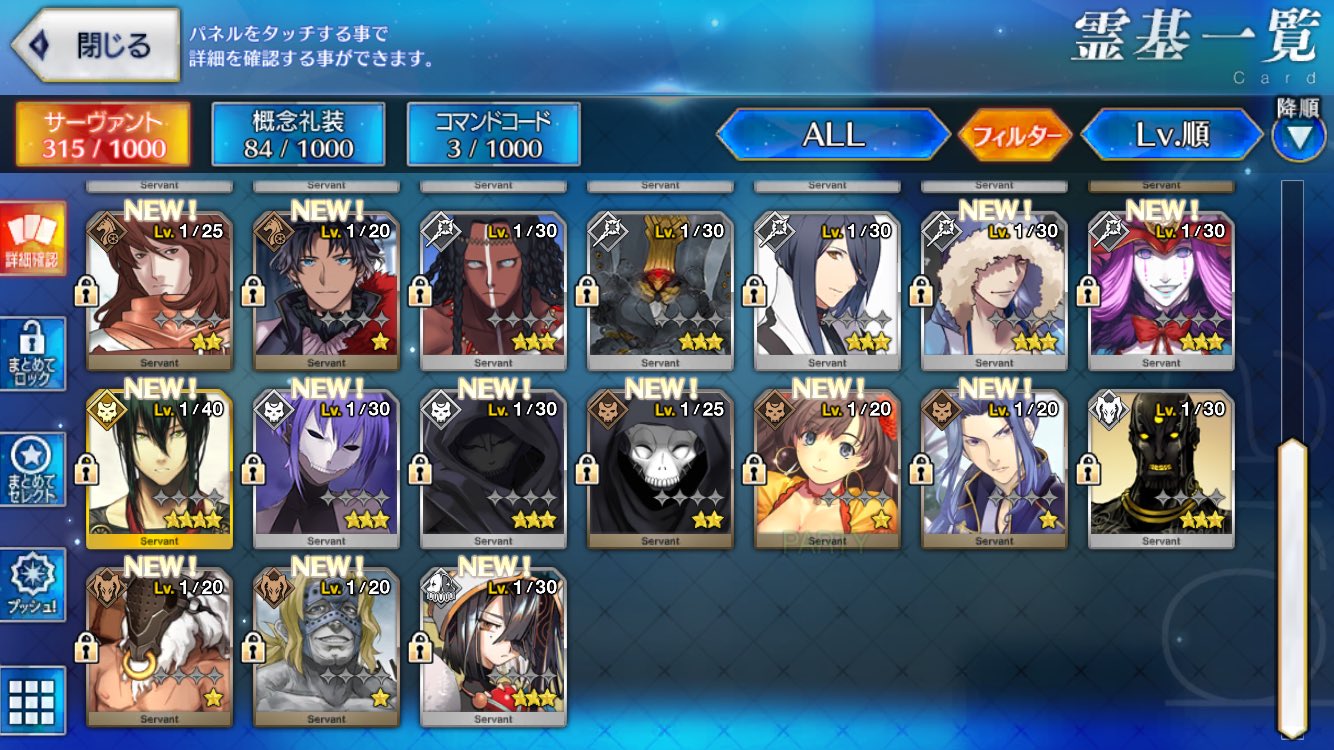Close the card list with 閉じる
The height and width of the screenshot is (750, 1334).
coord(96,45)
